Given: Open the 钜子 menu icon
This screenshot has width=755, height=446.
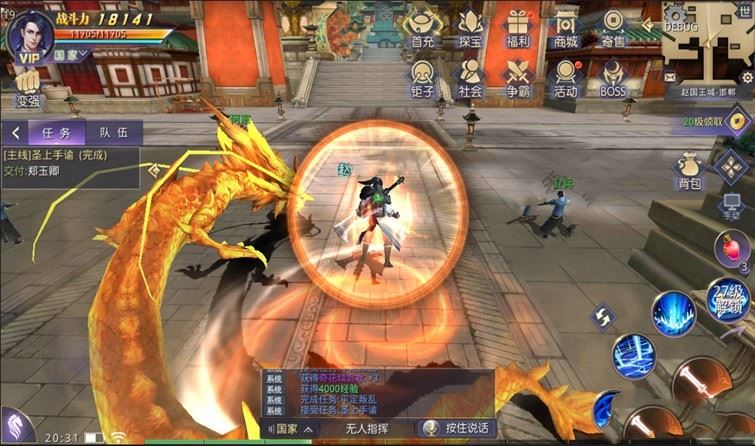Looking at the screenshot, I should (x=422, y=77).
